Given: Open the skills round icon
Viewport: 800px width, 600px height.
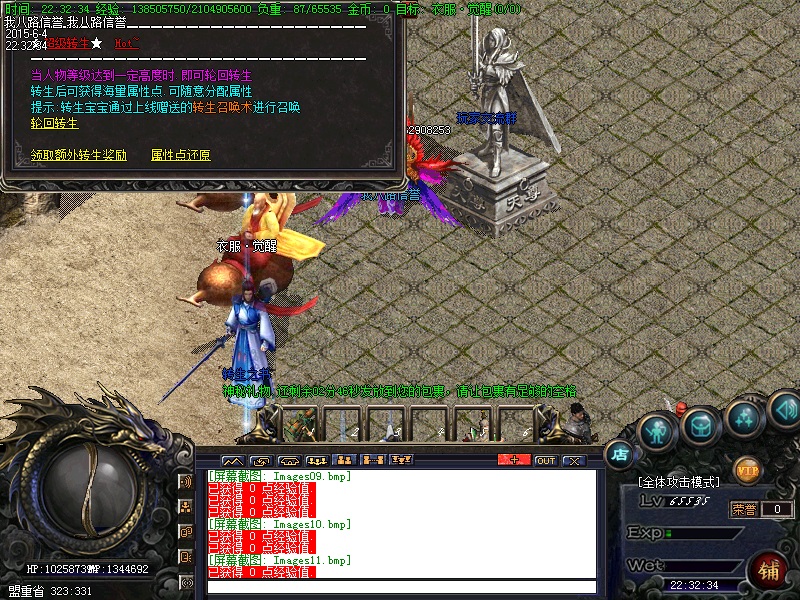Looking at the screenshot, I should tap(744, 417).
